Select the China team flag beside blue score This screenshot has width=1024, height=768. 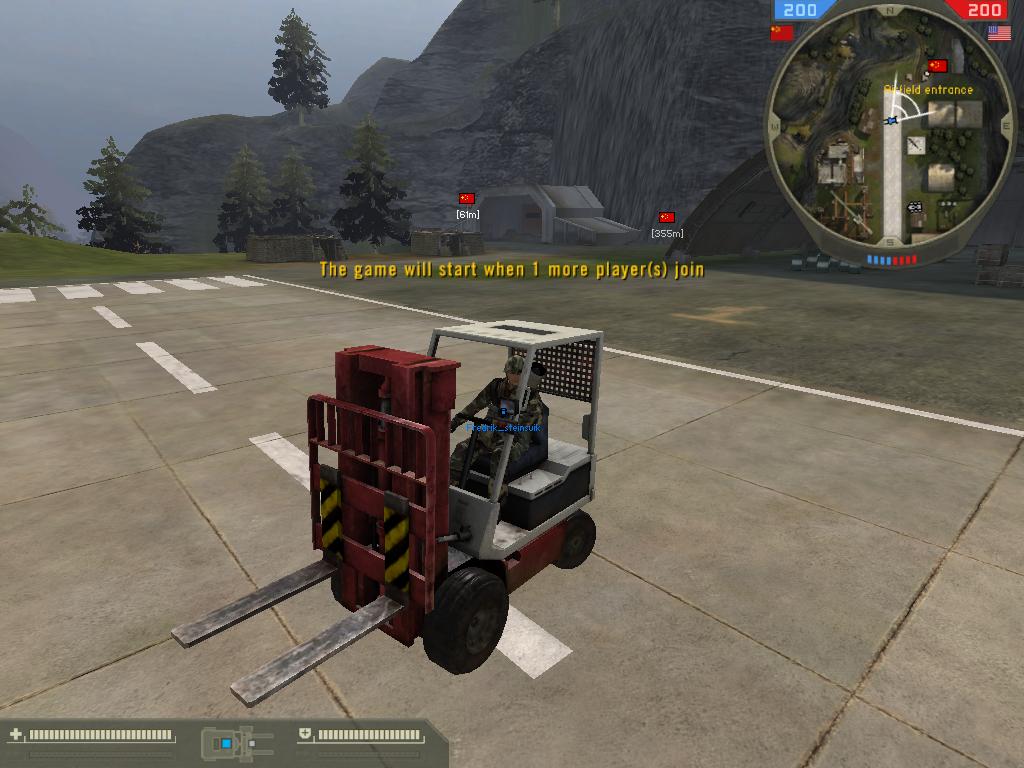[x=782, y=33]
